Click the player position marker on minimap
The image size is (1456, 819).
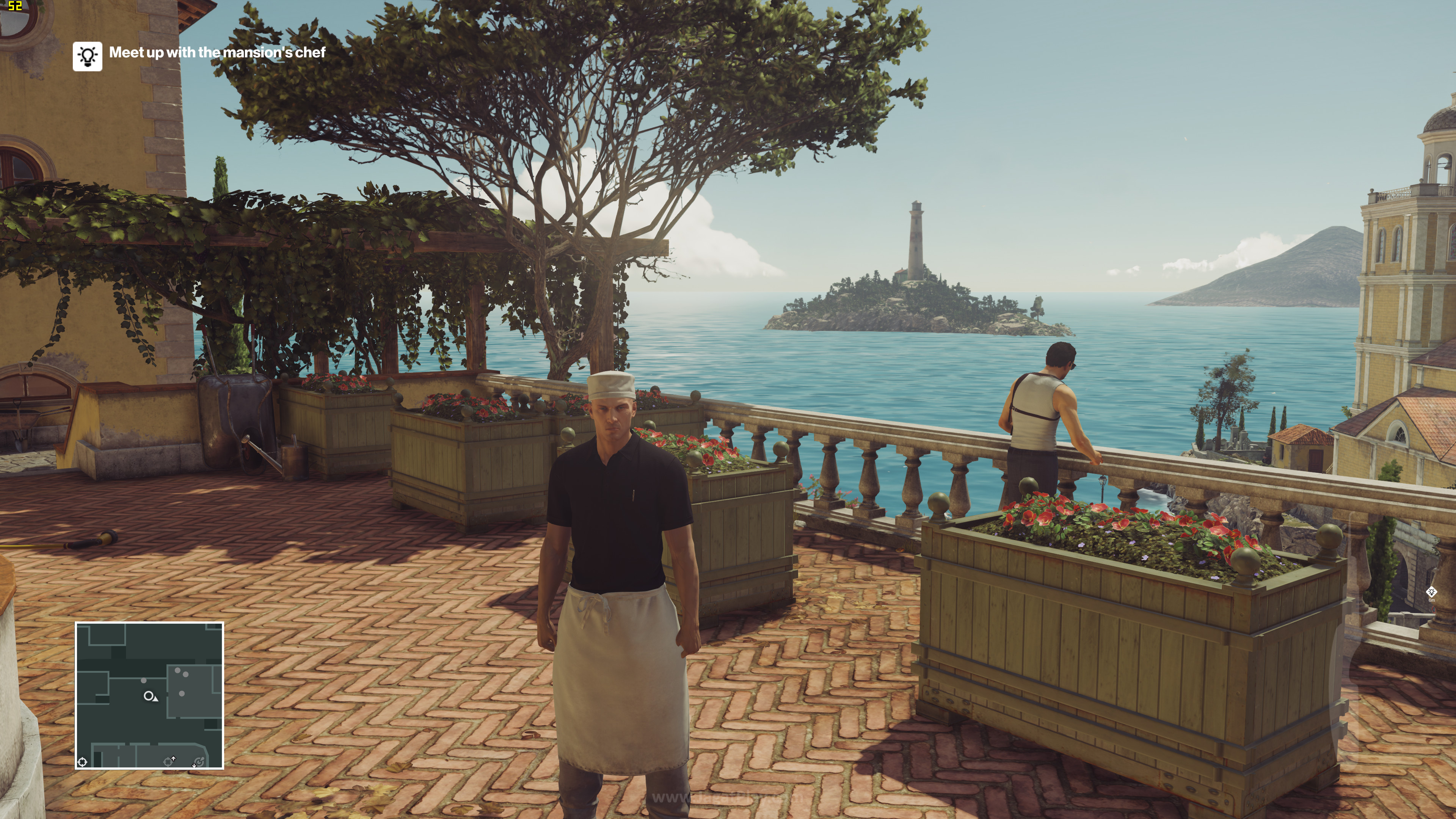click(149, 696)
